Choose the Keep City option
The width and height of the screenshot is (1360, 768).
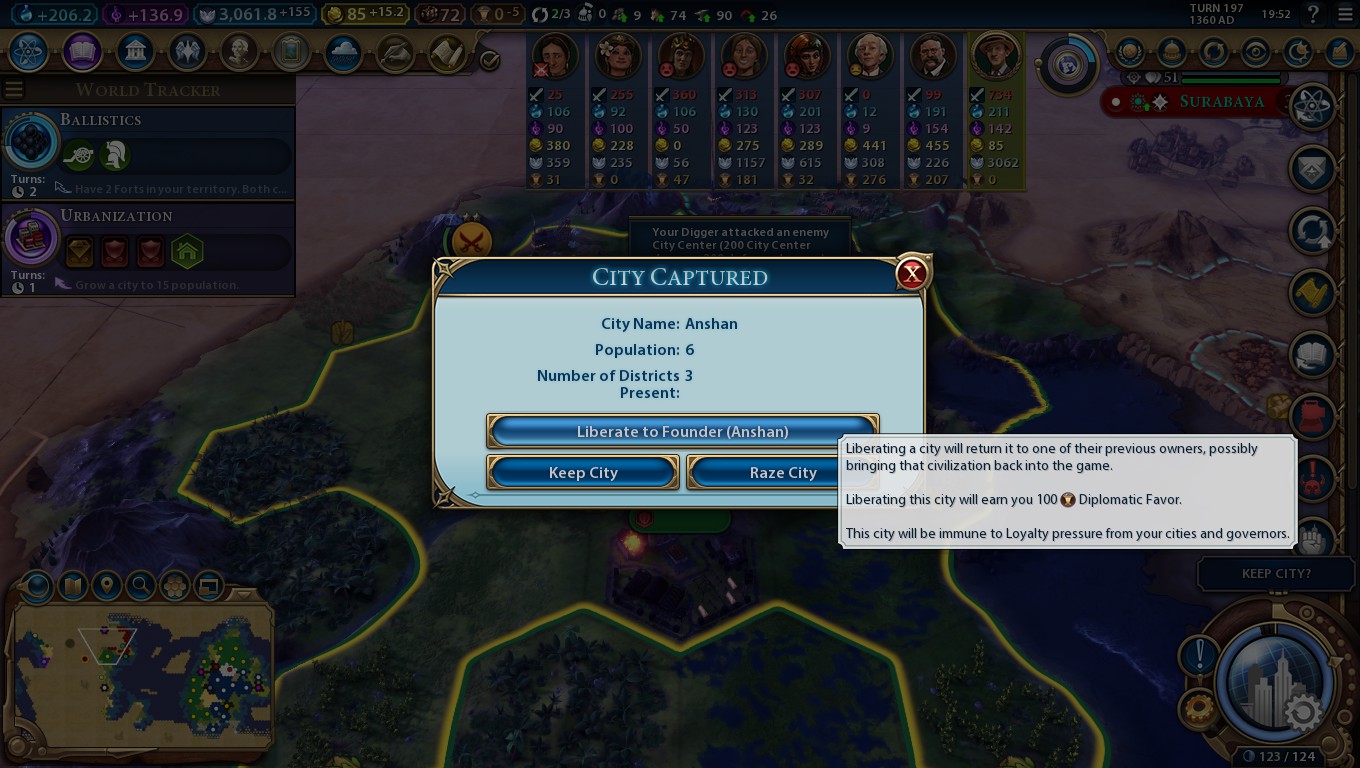tap(583, 473)
